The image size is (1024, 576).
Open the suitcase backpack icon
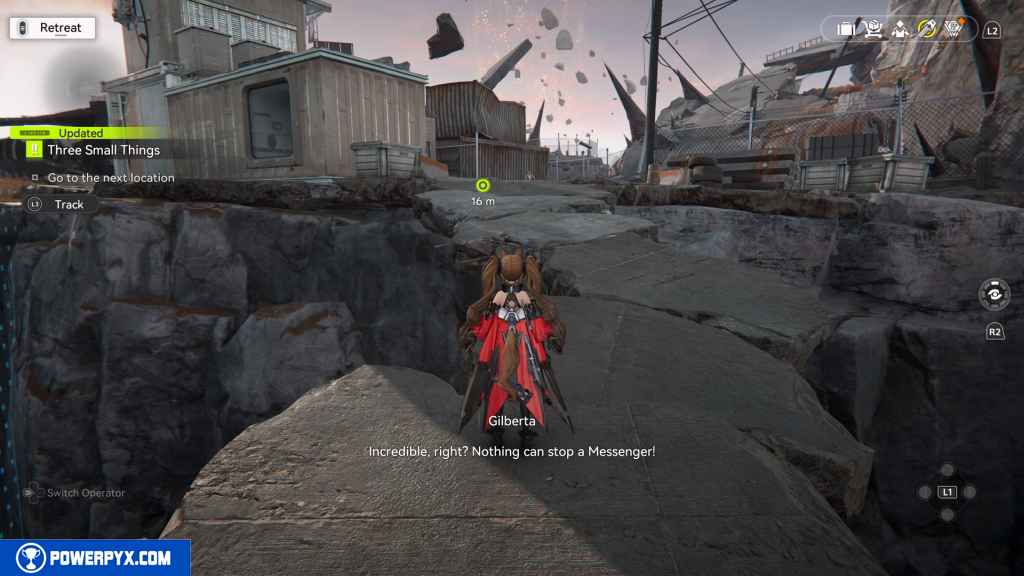[845, 29]
